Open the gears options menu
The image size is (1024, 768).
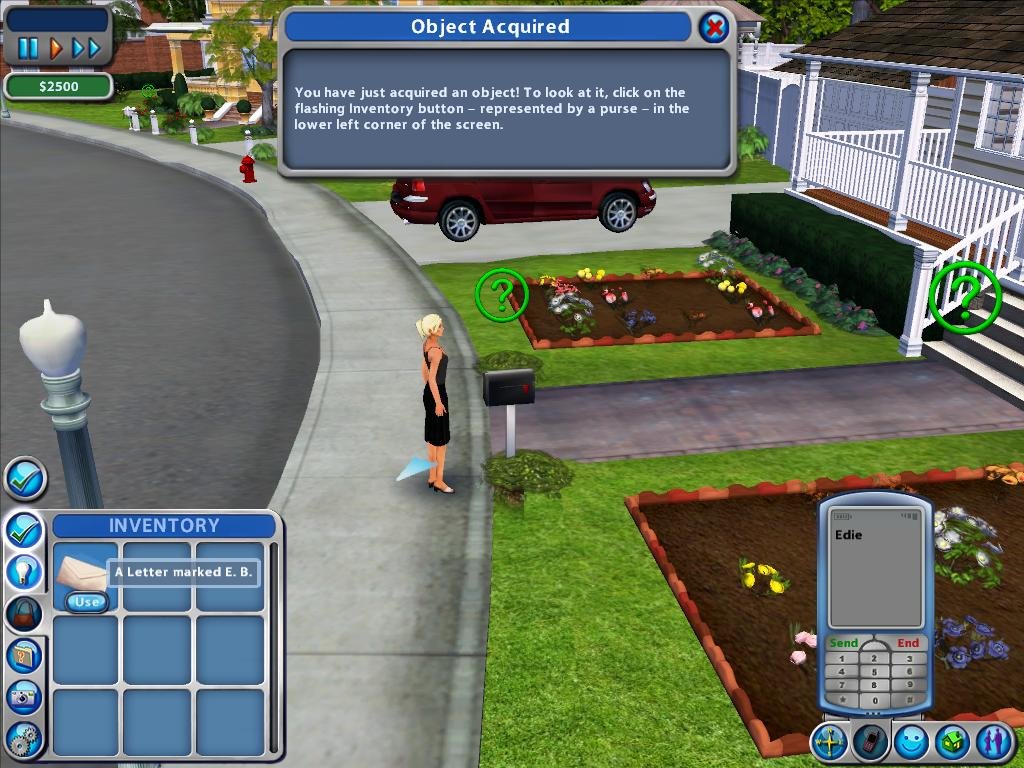(x=24, y=739)
